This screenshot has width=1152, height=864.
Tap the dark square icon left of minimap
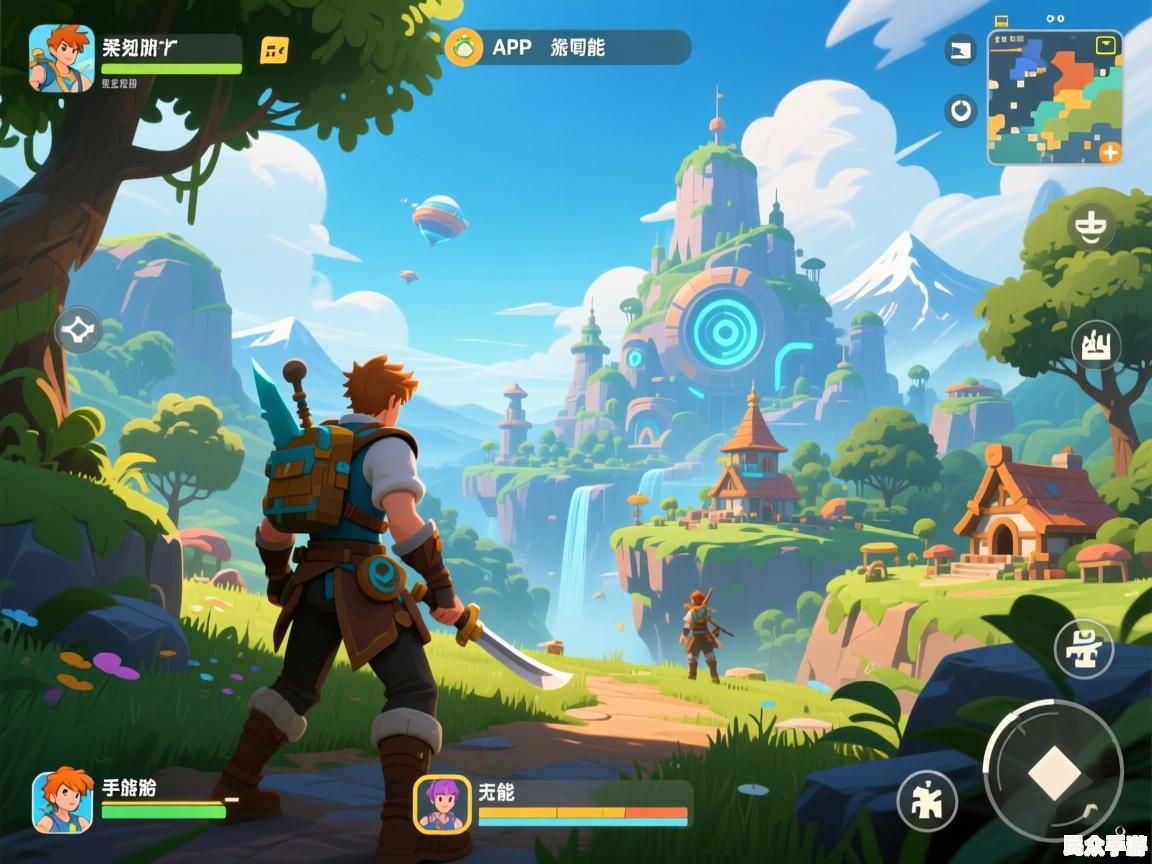click(x=961, y=50)
